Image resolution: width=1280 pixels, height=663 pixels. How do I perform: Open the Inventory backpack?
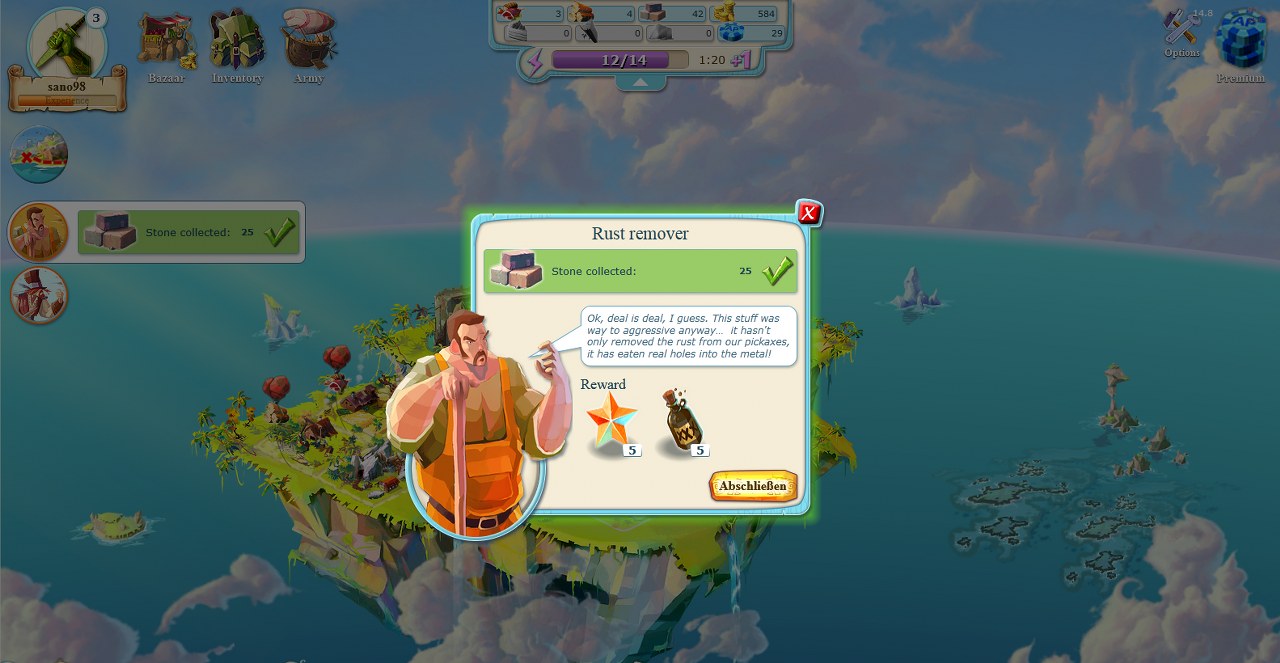(237, 44)
